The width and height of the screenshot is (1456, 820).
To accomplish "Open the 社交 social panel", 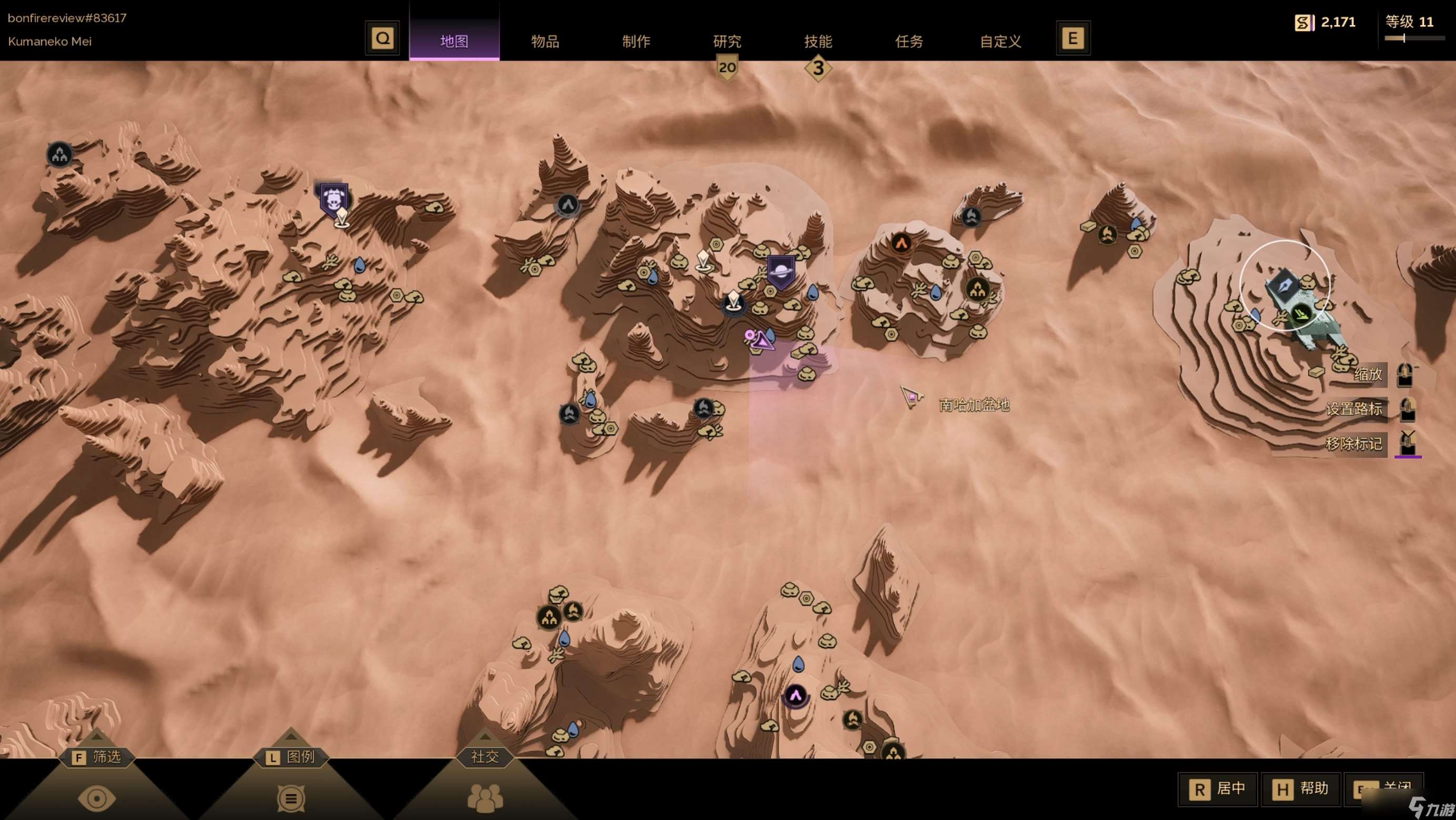I will [484, 757].
